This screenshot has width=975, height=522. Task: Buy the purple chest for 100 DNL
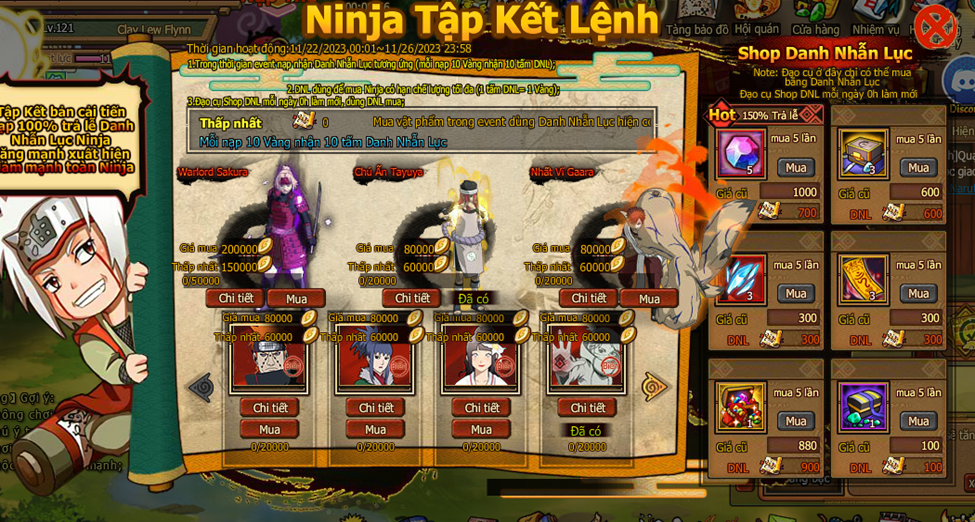(x=918, y=420)
